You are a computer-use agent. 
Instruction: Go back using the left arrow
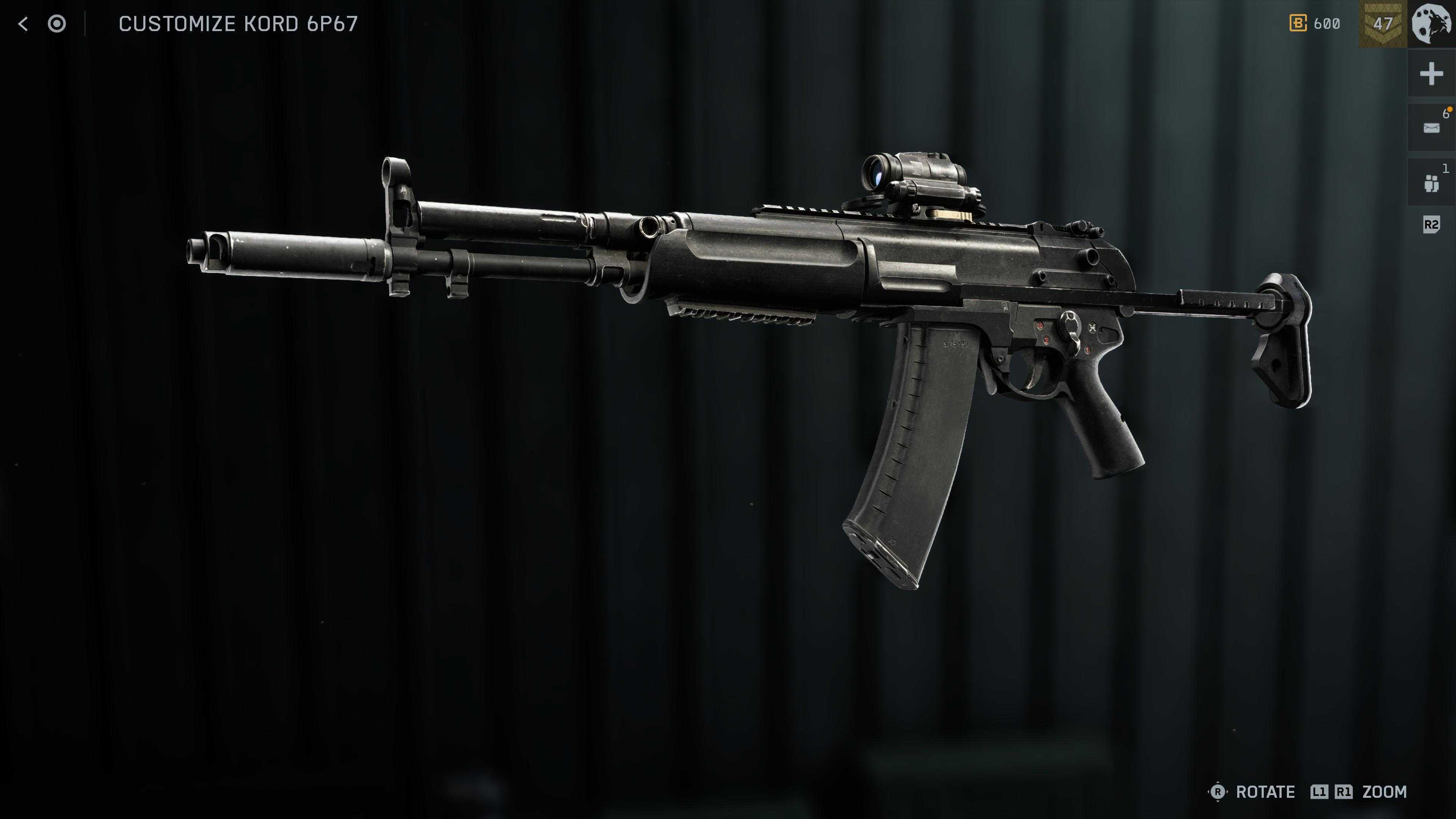coord(23,24)
